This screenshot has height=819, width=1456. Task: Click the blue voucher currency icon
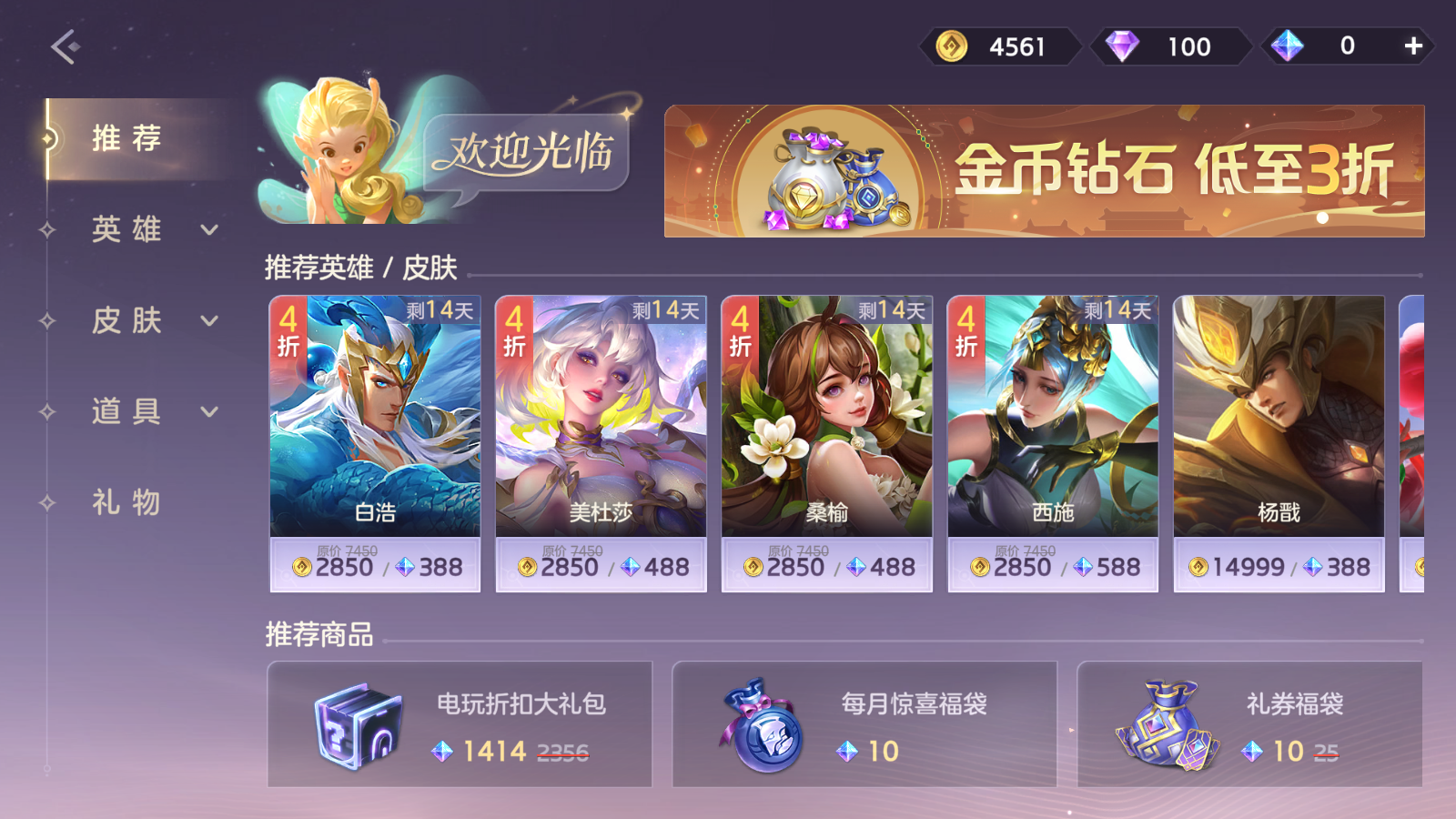pos(1286,45)
